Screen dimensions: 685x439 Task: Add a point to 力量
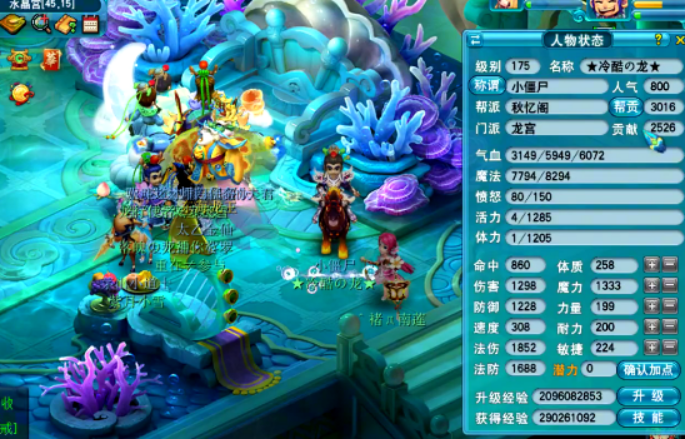point(651,307)
